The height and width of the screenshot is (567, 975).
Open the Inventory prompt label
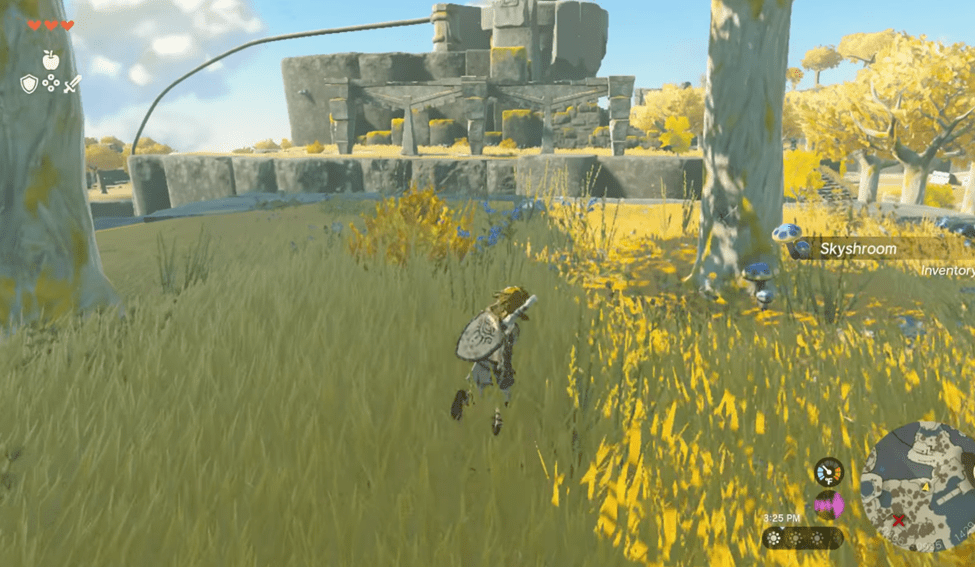pos(946,271)
